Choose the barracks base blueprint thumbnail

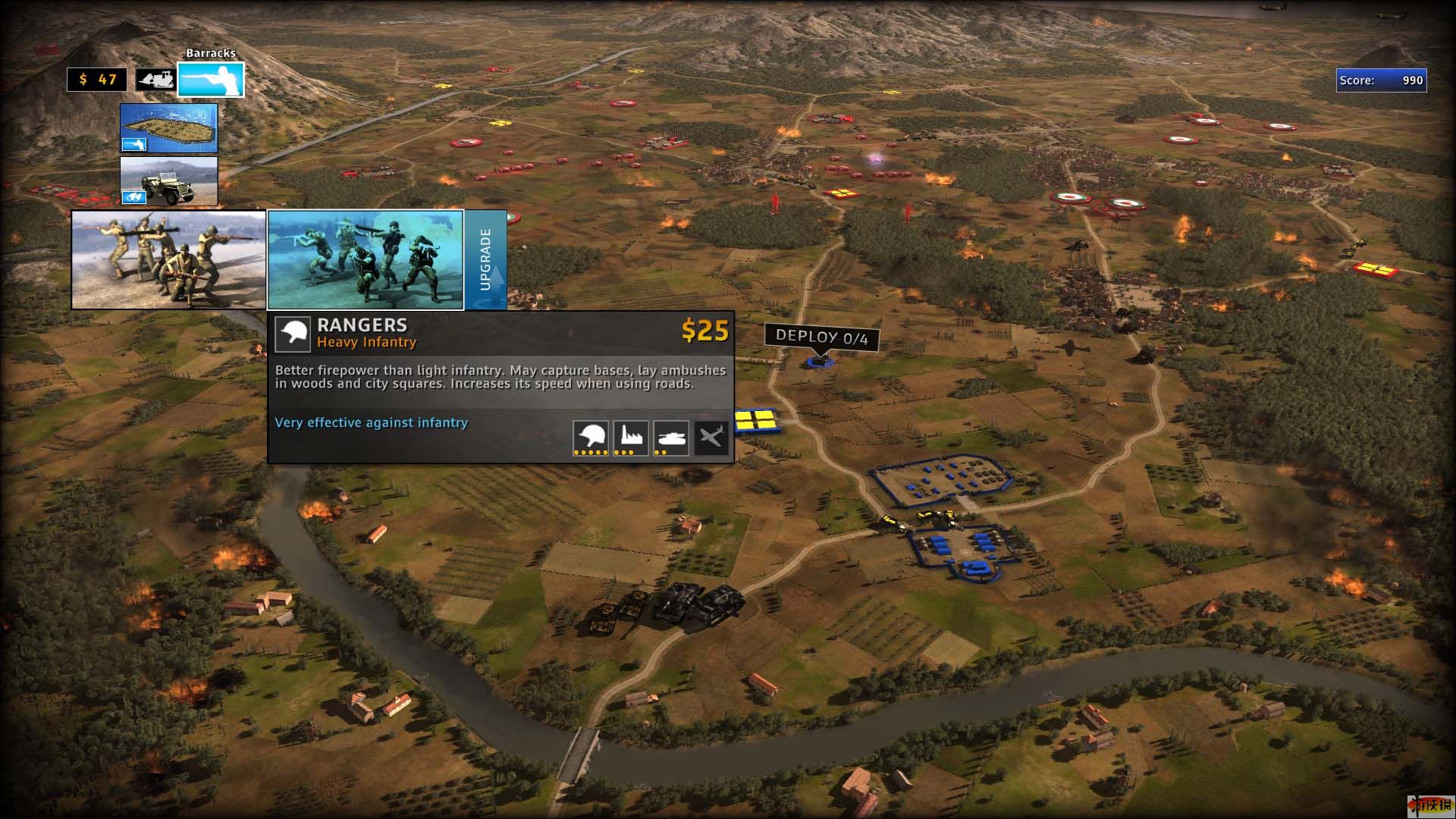(168, 128)
